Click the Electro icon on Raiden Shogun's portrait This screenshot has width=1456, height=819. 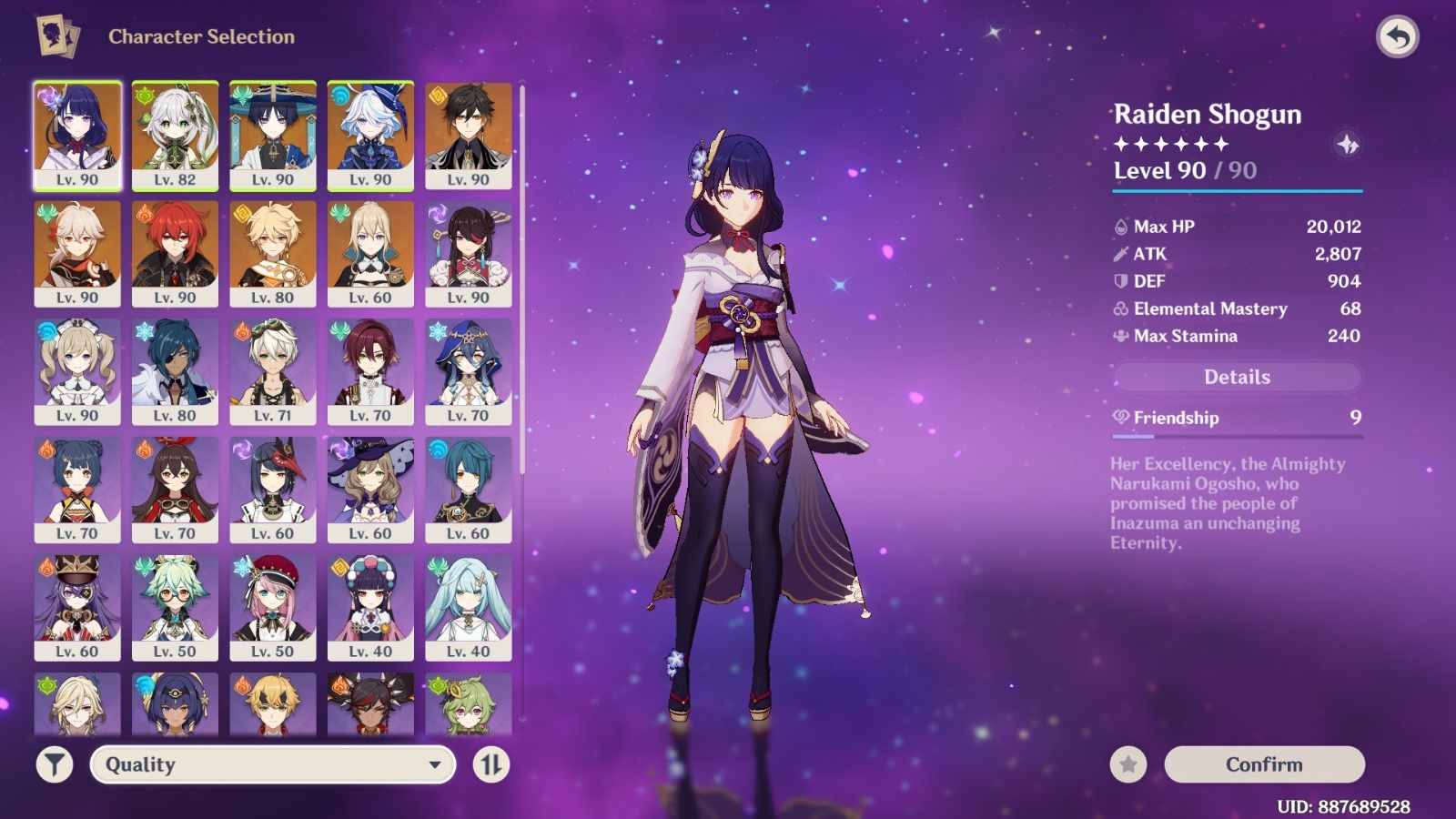point(47,95)
